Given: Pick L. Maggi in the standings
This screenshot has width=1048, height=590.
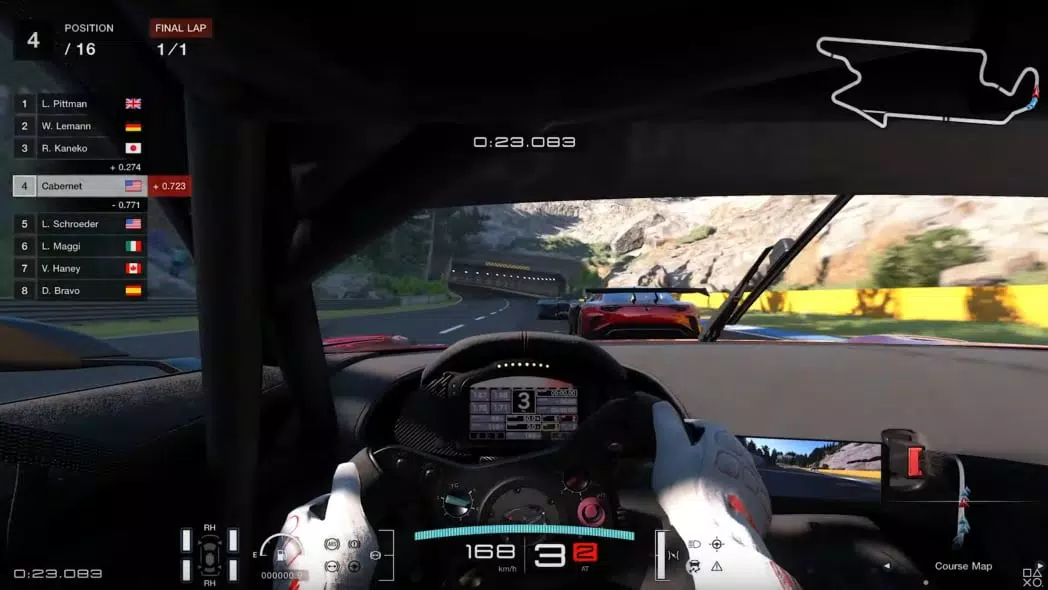Looking at the screenshot, I should (x=80, y=246).
